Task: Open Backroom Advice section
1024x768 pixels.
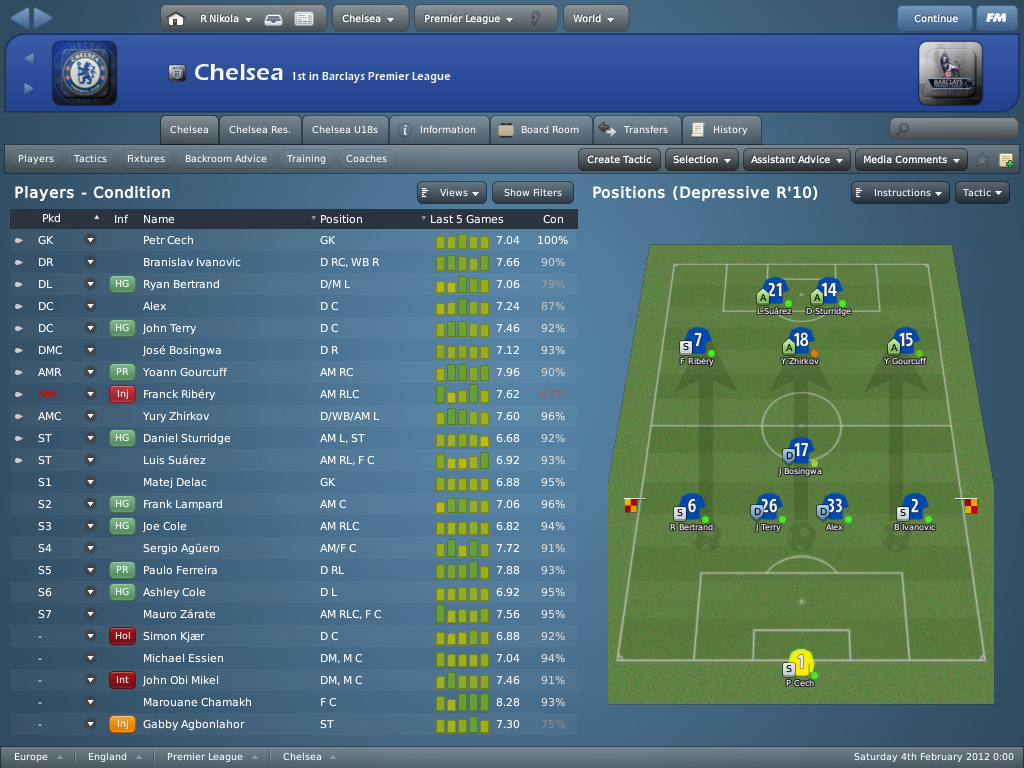Action: tap(226, 159)
